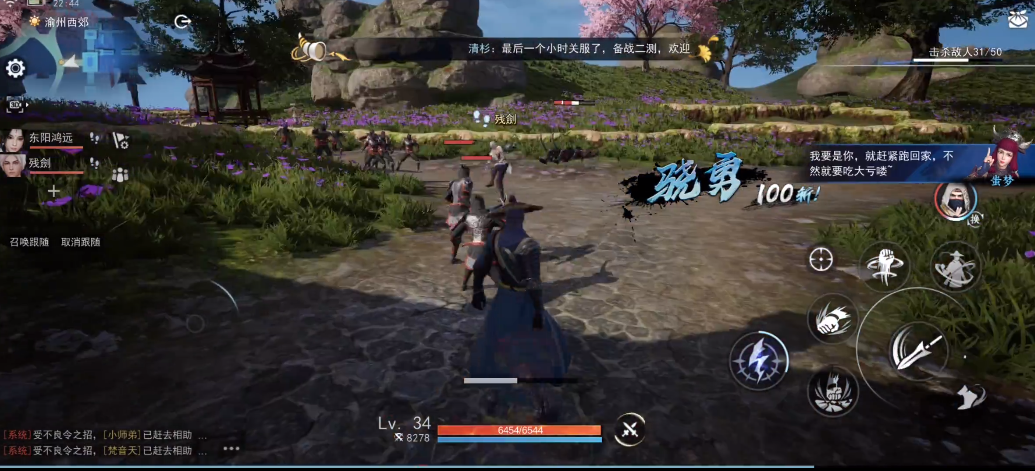1035x471 pixels.
Task: Activate the straw-hat swordsman skill
Action: point(955,265)
